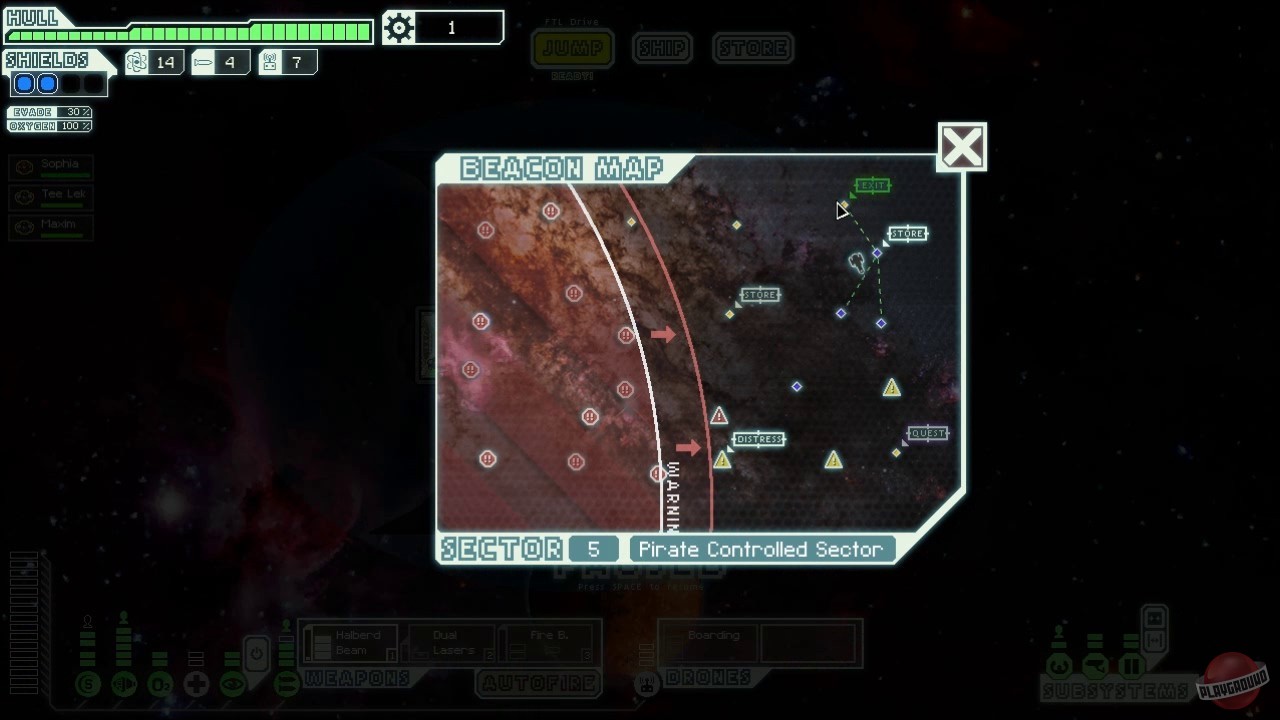Screen dimensions: 1280x720
Task: Toggle Autofire mode
Action: point(539,684)
